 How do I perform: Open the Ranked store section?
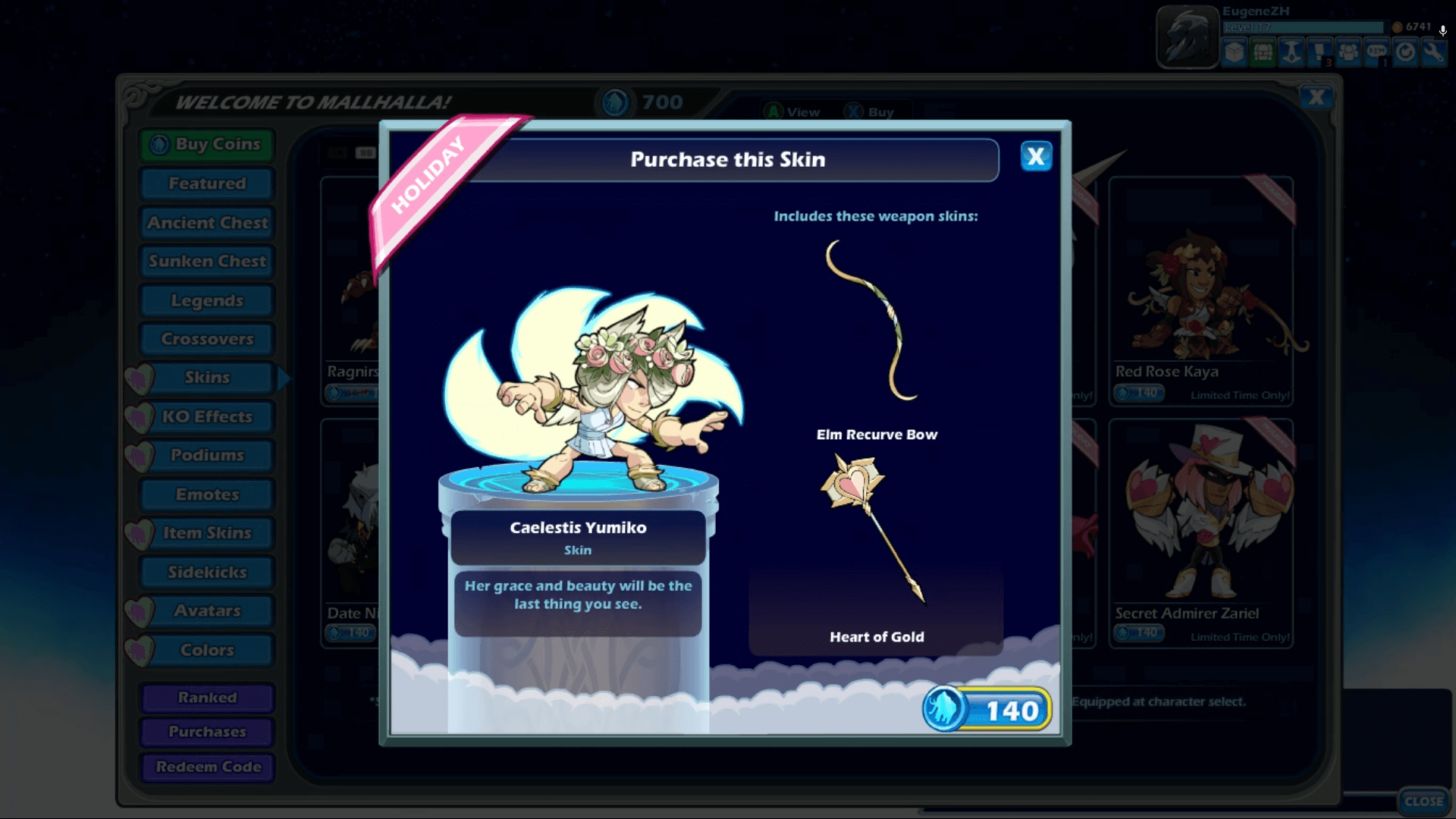pos(207,698)
